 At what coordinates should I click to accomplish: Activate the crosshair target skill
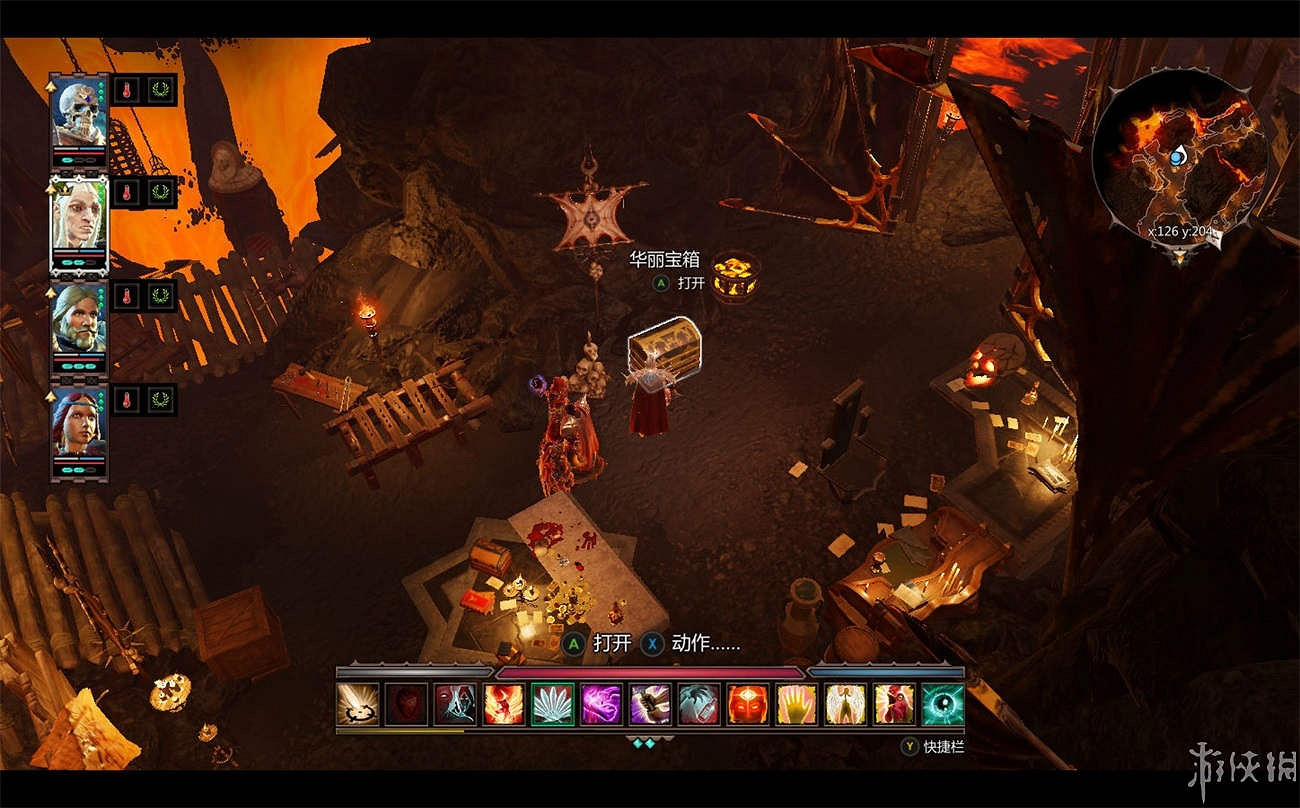pos(358,704)
